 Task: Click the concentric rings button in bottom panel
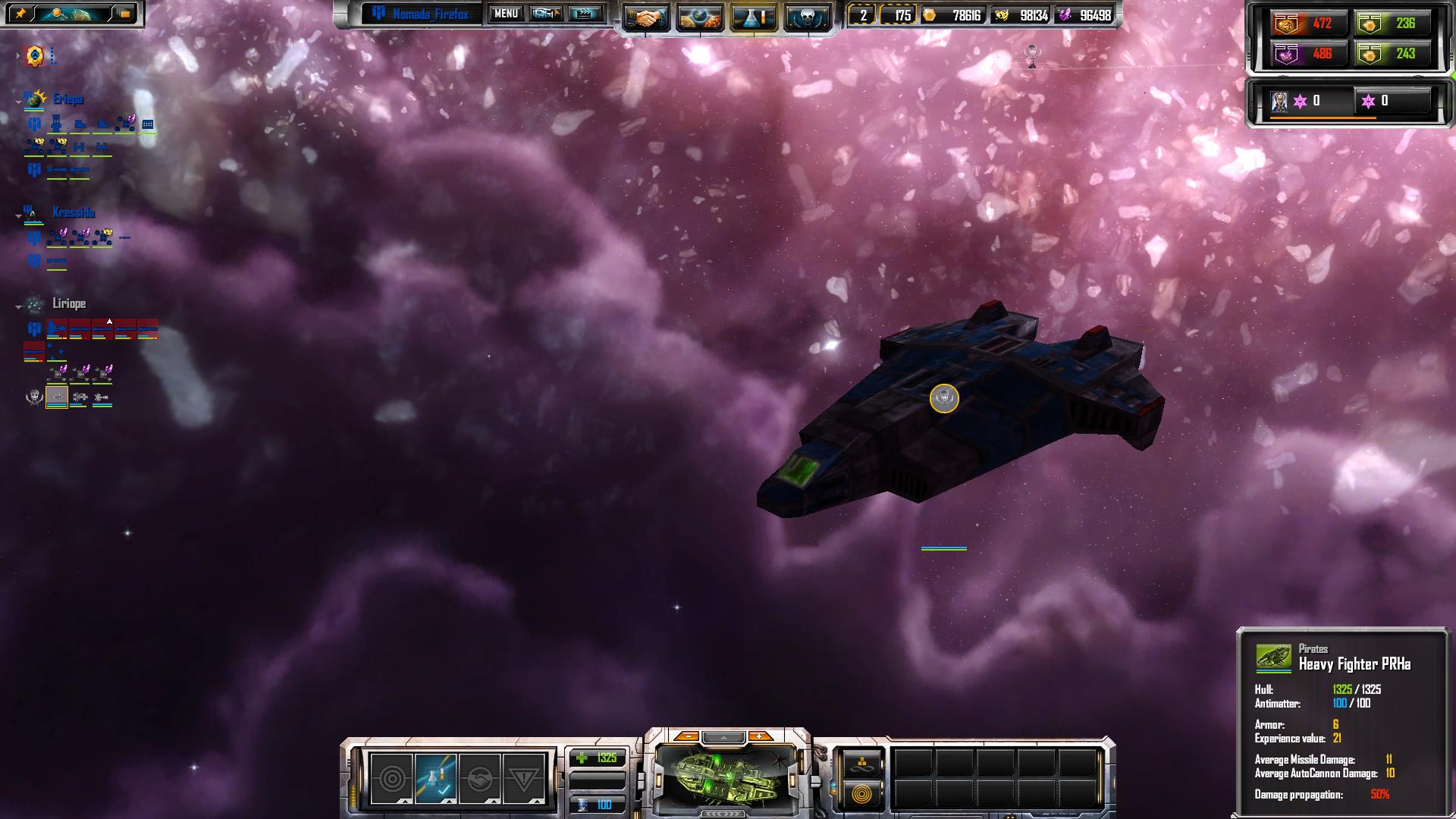point(861,794)
